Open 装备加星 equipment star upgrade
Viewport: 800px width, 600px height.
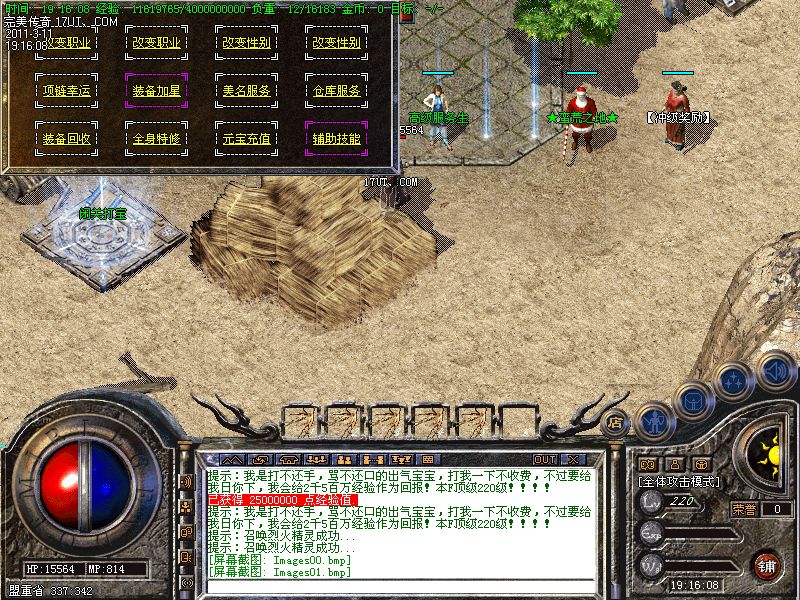pyautogui.click(x=156, y=91)
